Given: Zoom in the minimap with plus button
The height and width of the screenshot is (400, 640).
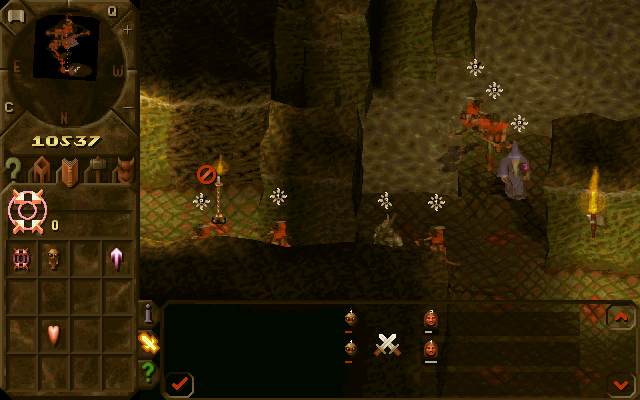Looking at the screenshot, I should [x=127, y=30].
